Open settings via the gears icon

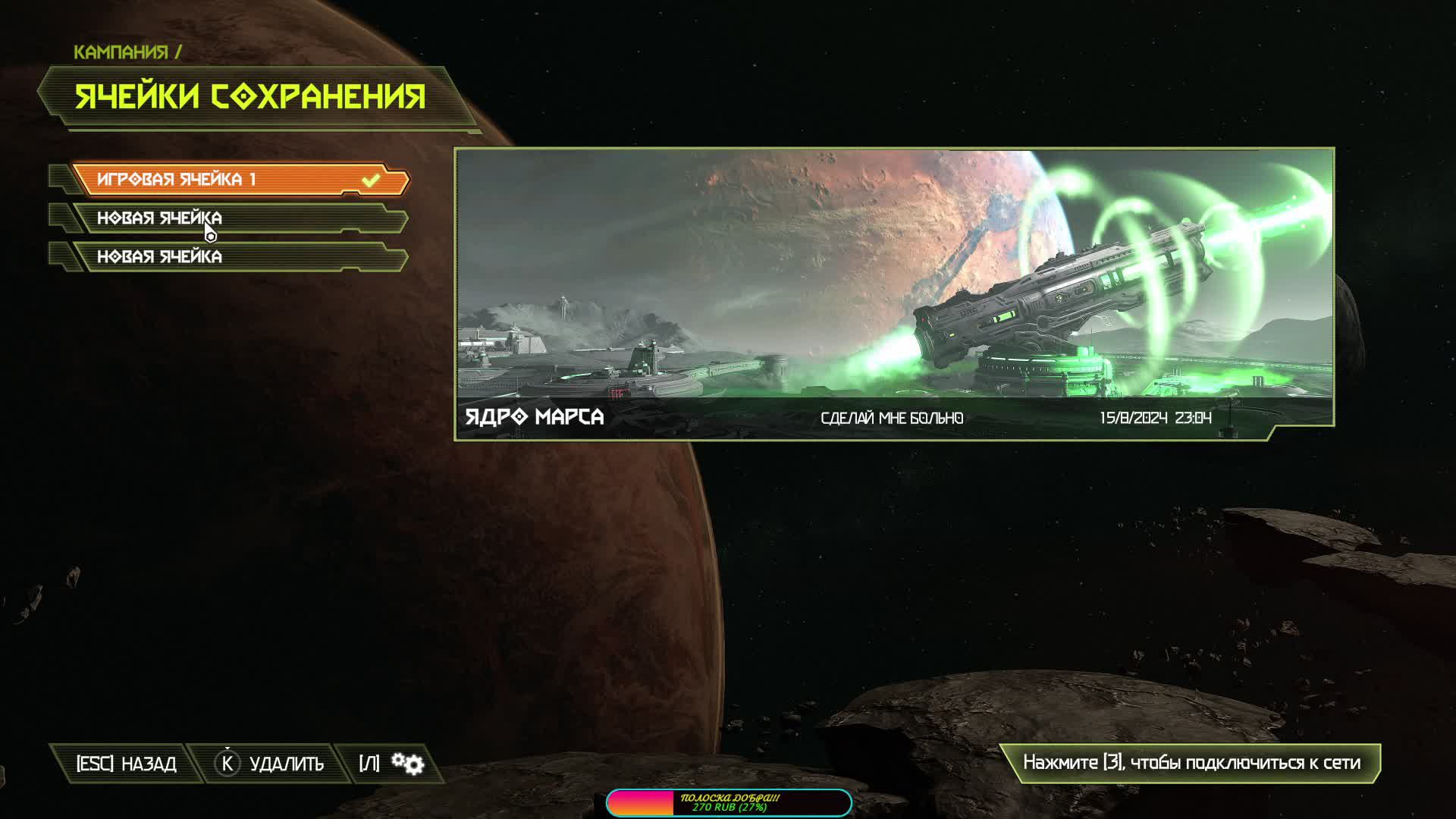click(x=407, y=764)
